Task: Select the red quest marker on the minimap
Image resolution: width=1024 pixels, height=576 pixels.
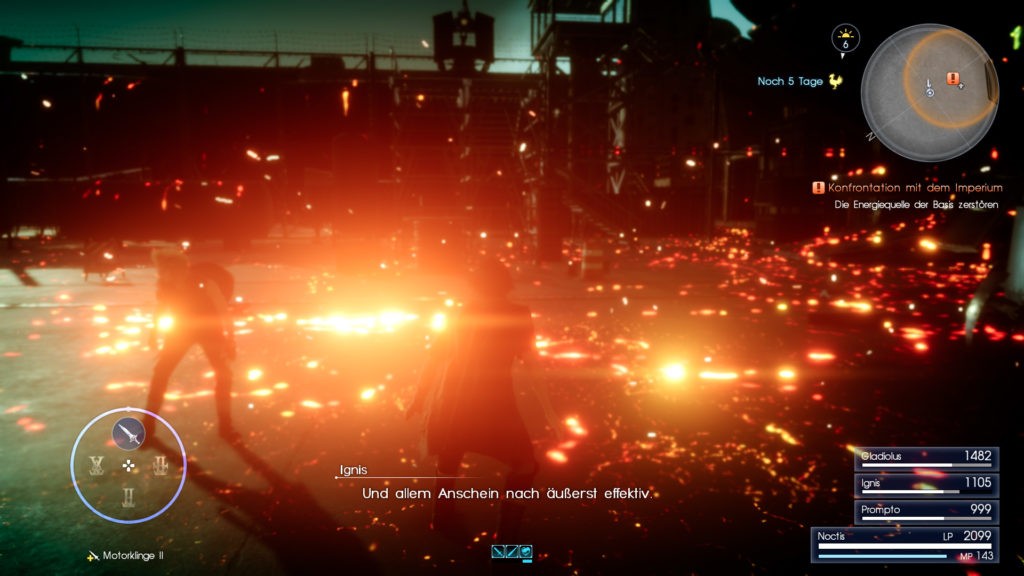Action: coord(953,78)
